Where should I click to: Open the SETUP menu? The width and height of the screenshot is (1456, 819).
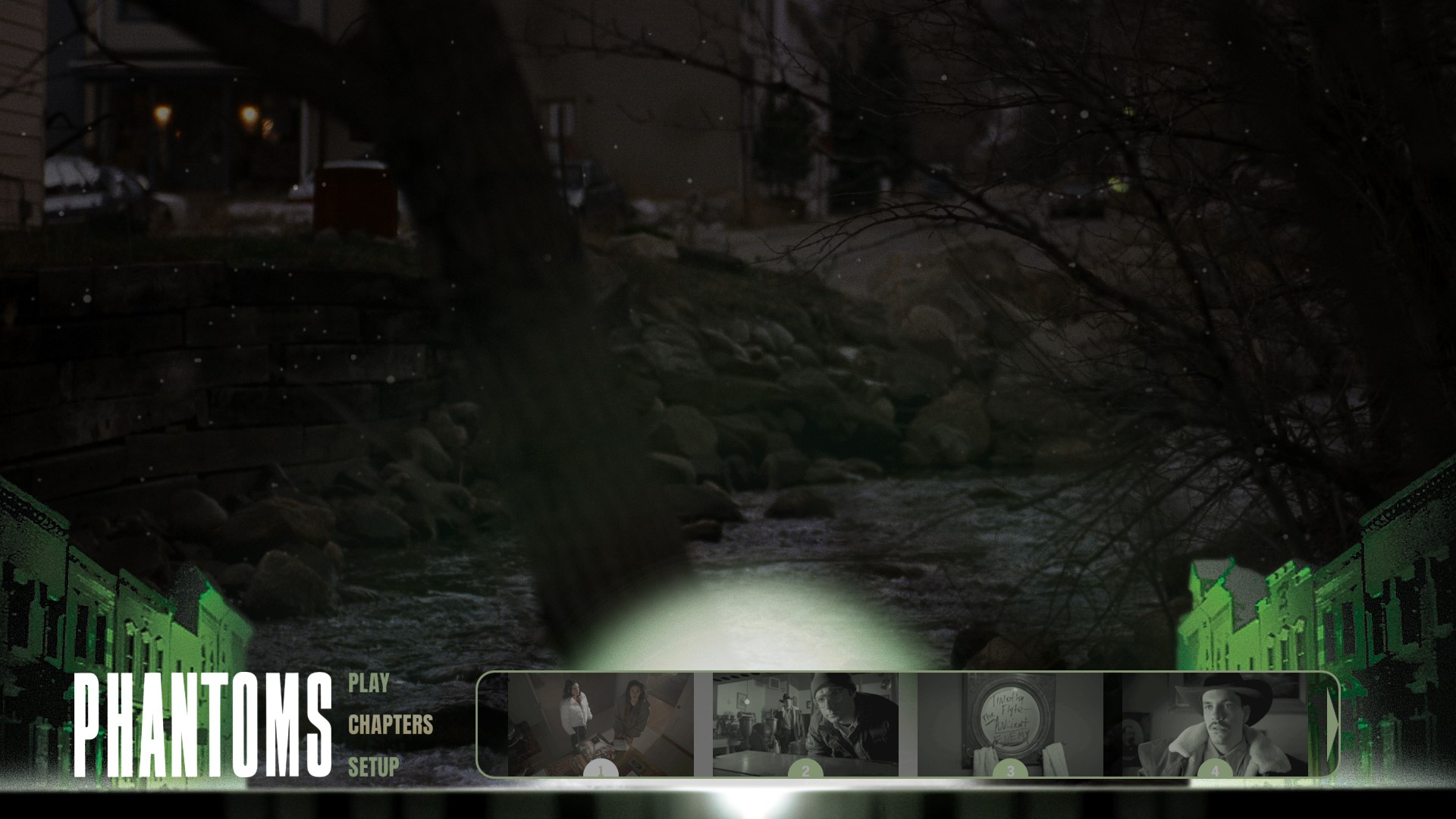coord(373,767)
